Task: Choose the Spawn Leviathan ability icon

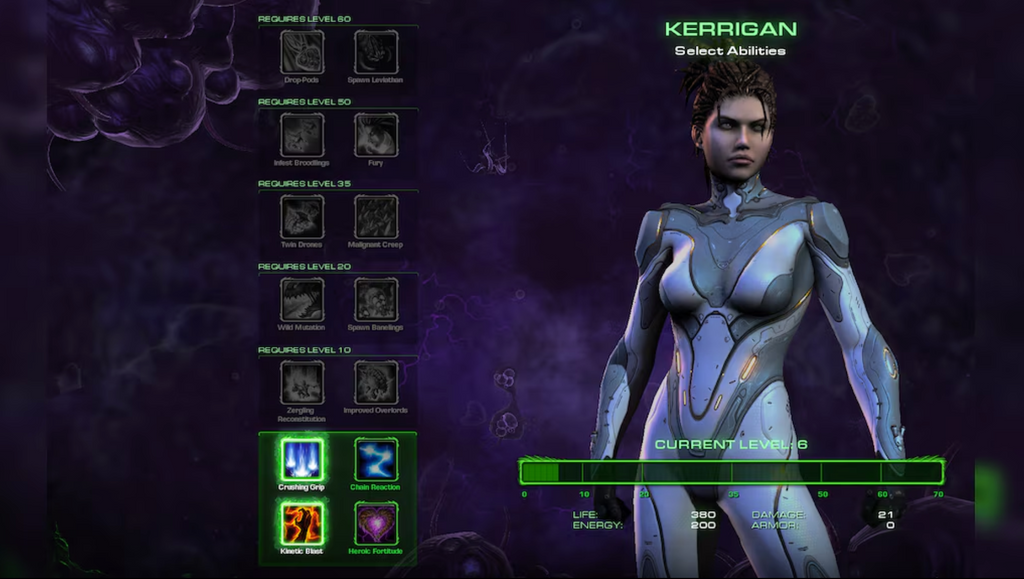Action: tap(376, 52)
